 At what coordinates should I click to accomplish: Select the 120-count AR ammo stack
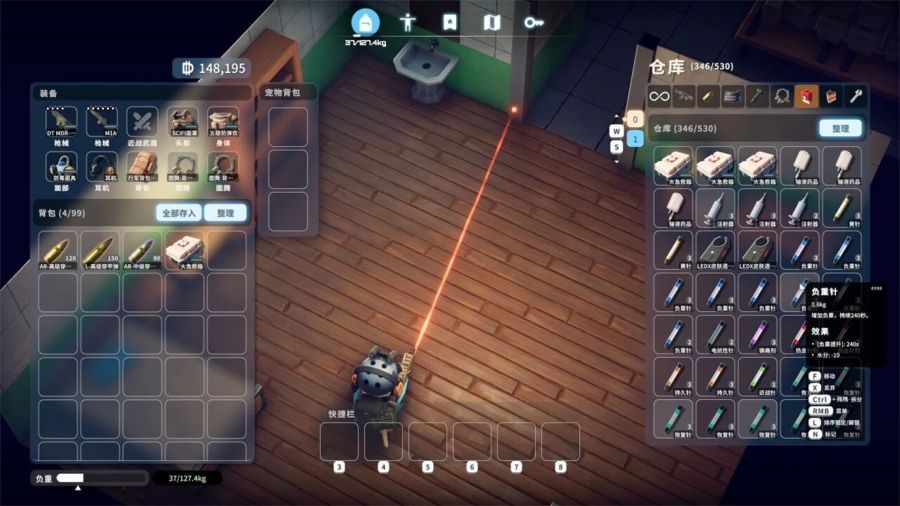(58, 250)
